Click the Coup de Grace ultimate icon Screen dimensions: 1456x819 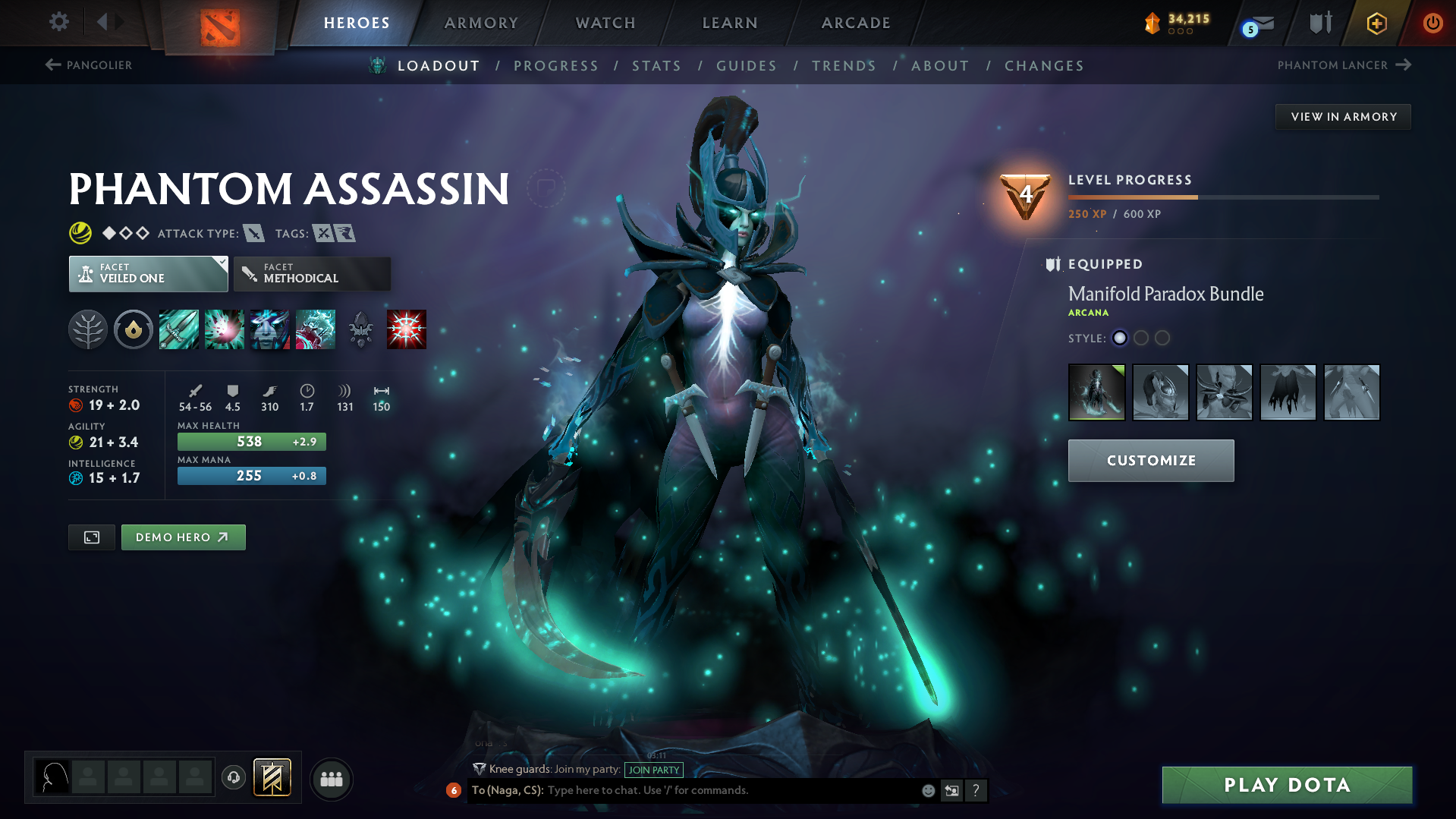pyautogui.click(x=407, y=329)
